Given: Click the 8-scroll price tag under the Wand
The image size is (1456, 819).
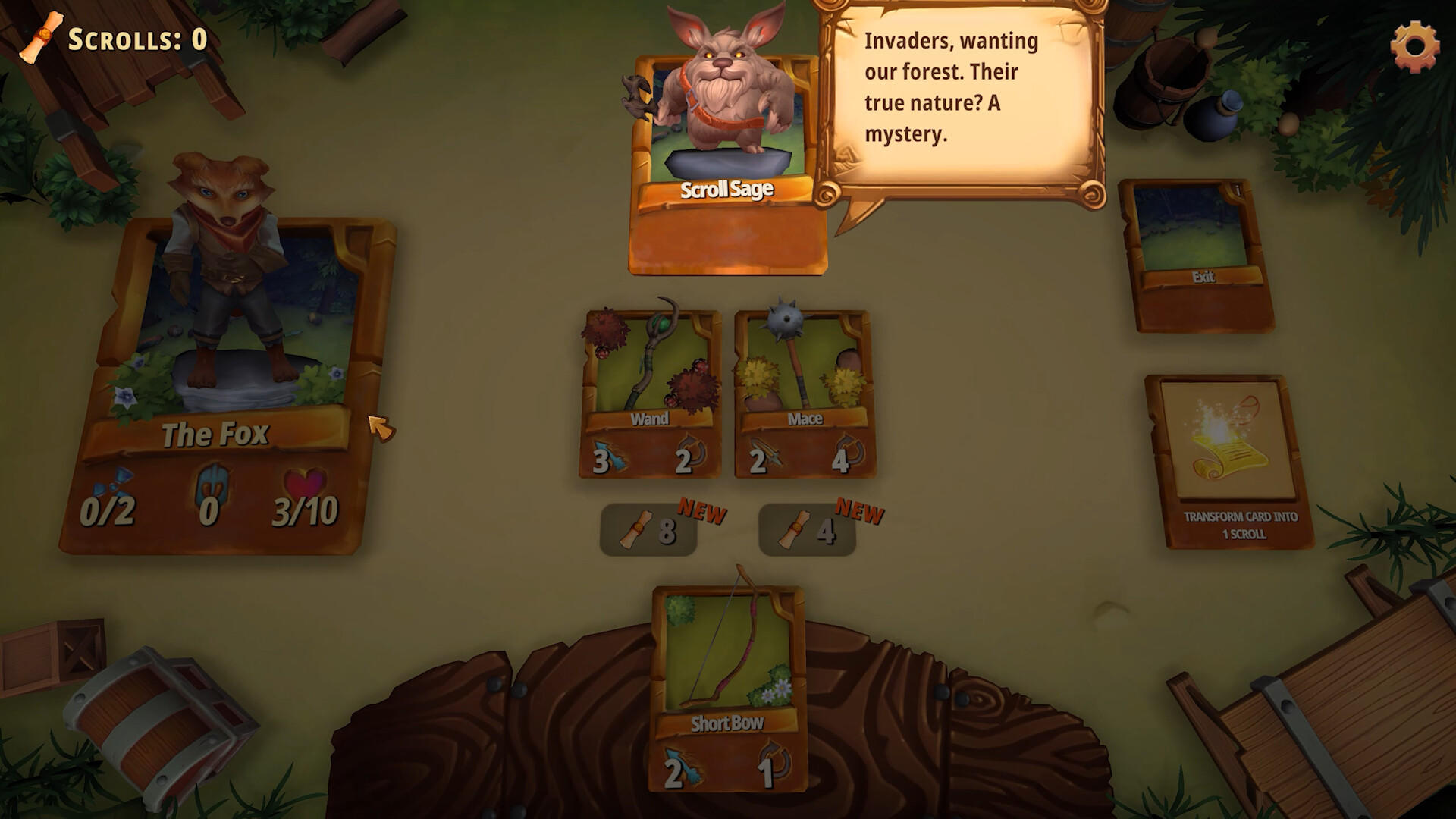Looking at the screenshot, I should click(648, 529).
